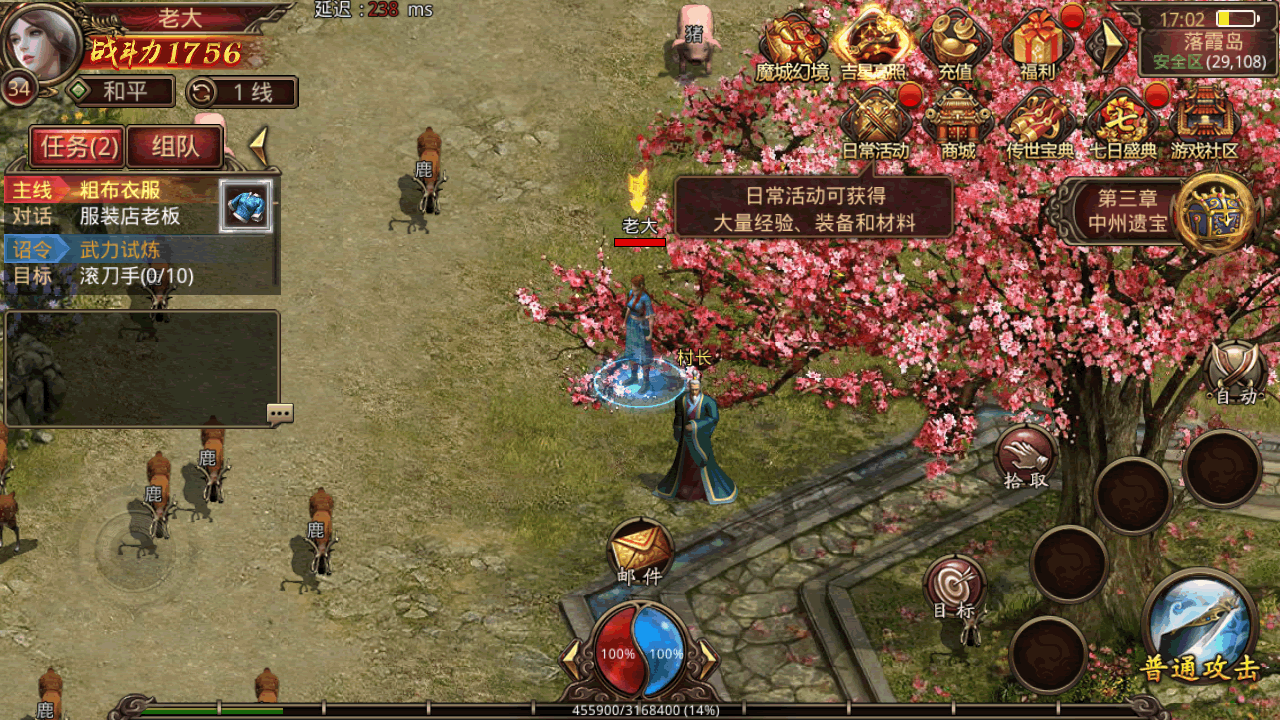
Task: Open the 福利 gift box rewards
Action: pos(1037,45)
